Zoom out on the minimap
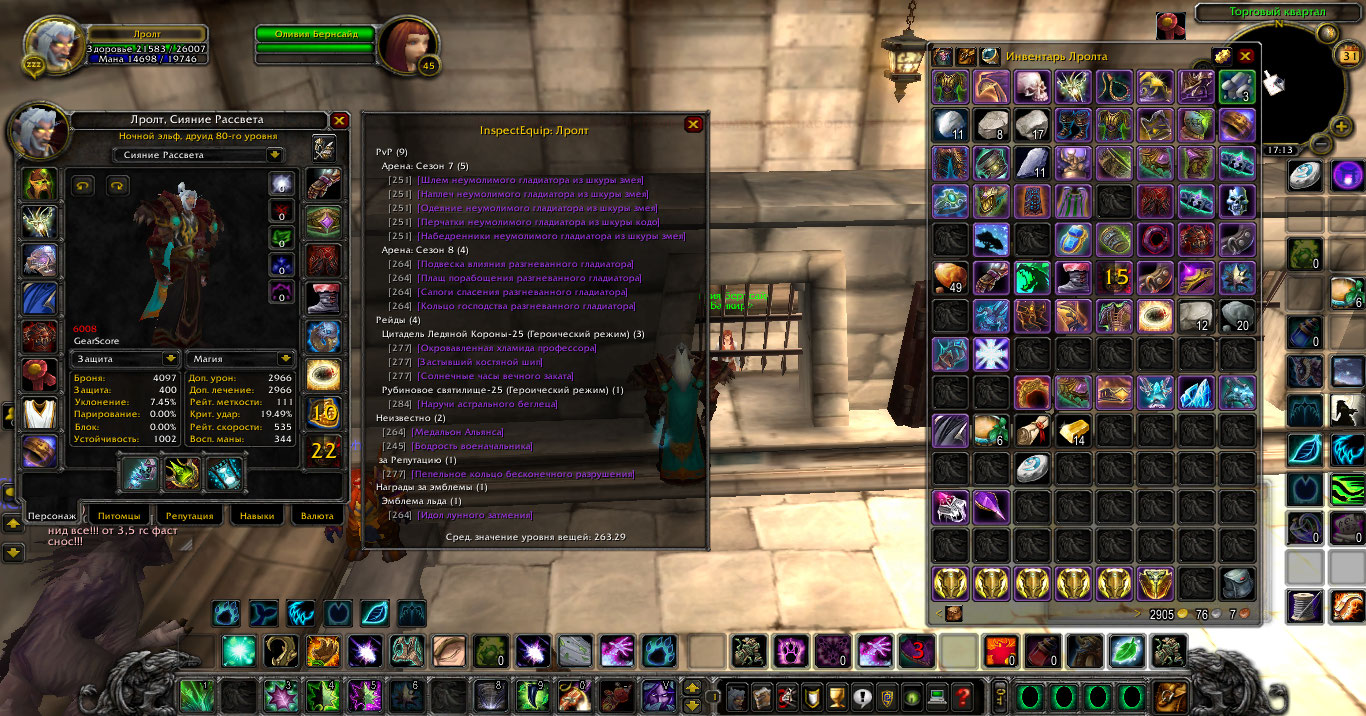Viewport: 1366px width, 716px height. (1321, 145)
